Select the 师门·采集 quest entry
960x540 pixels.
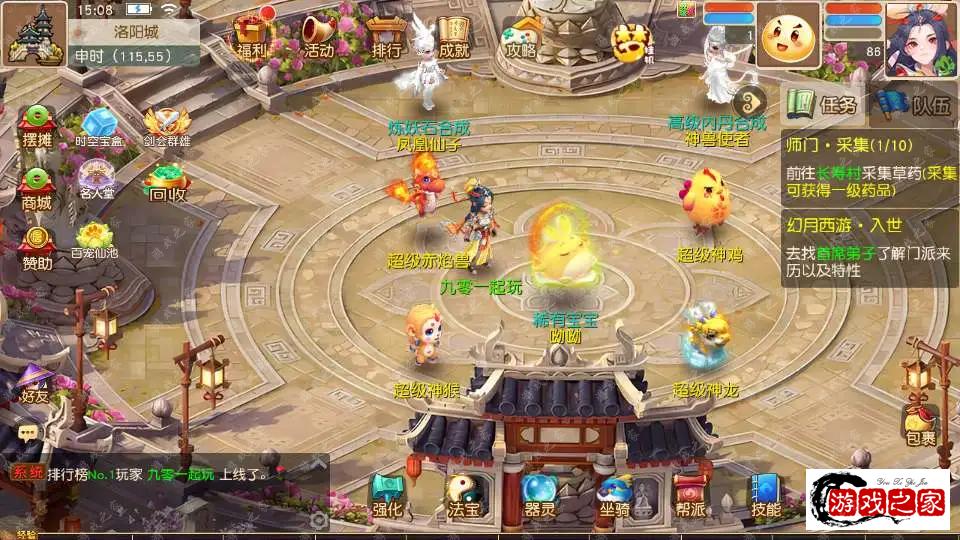[869, 165]
